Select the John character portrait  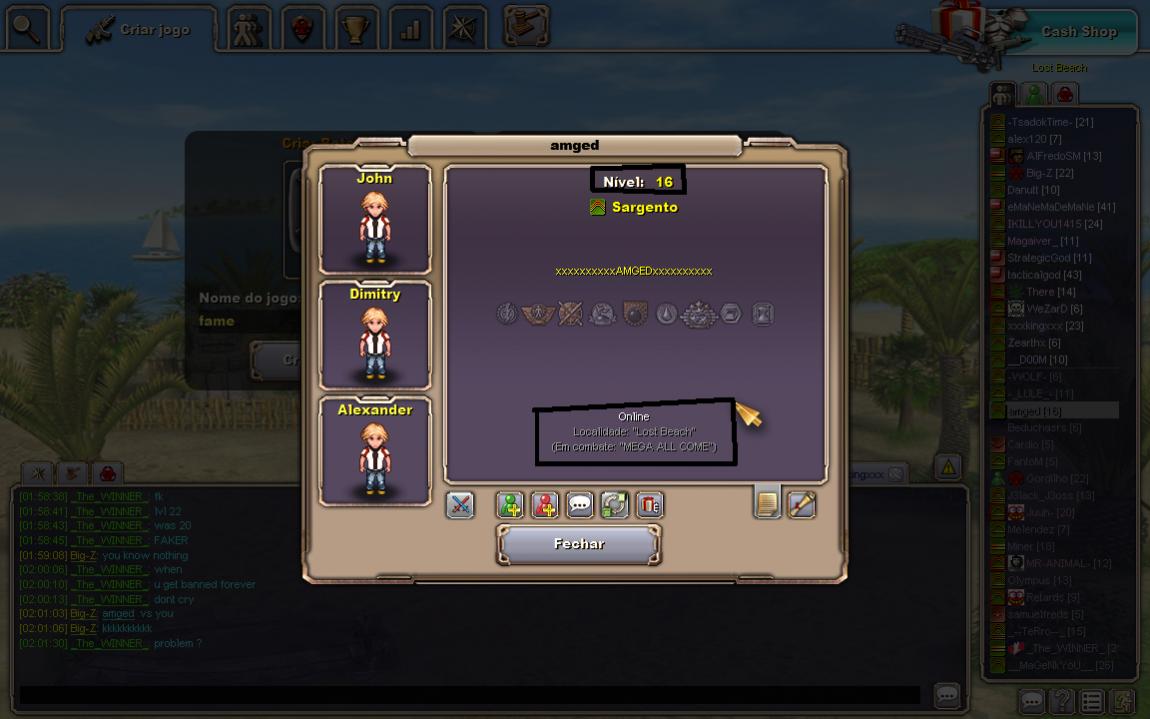(x=375, y=220)
